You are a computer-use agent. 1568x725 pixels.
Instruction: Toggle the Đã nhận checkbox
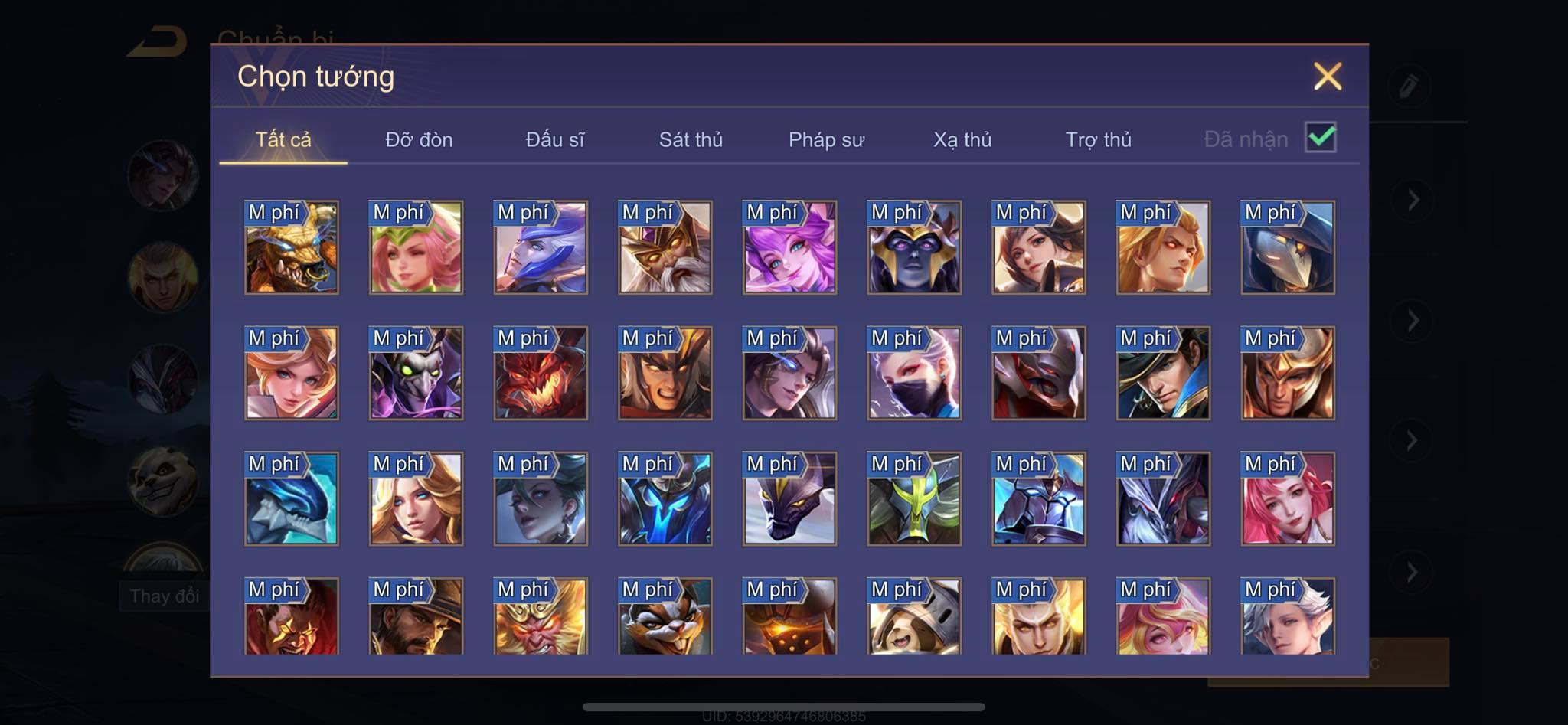[x=1320, y=138]
